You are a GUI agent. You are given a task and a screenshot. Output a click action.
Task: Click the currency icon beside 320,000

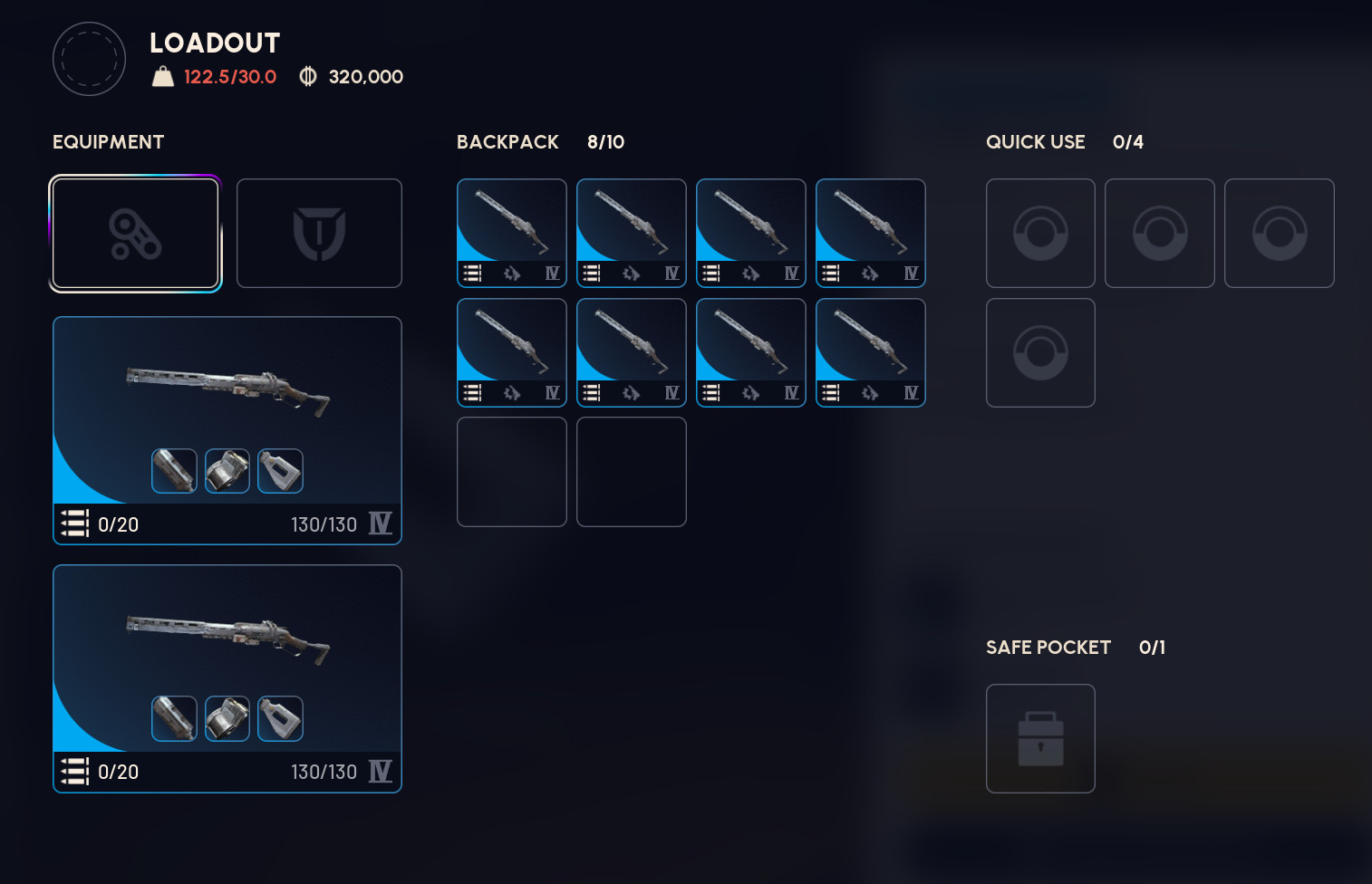coord(307,76)
